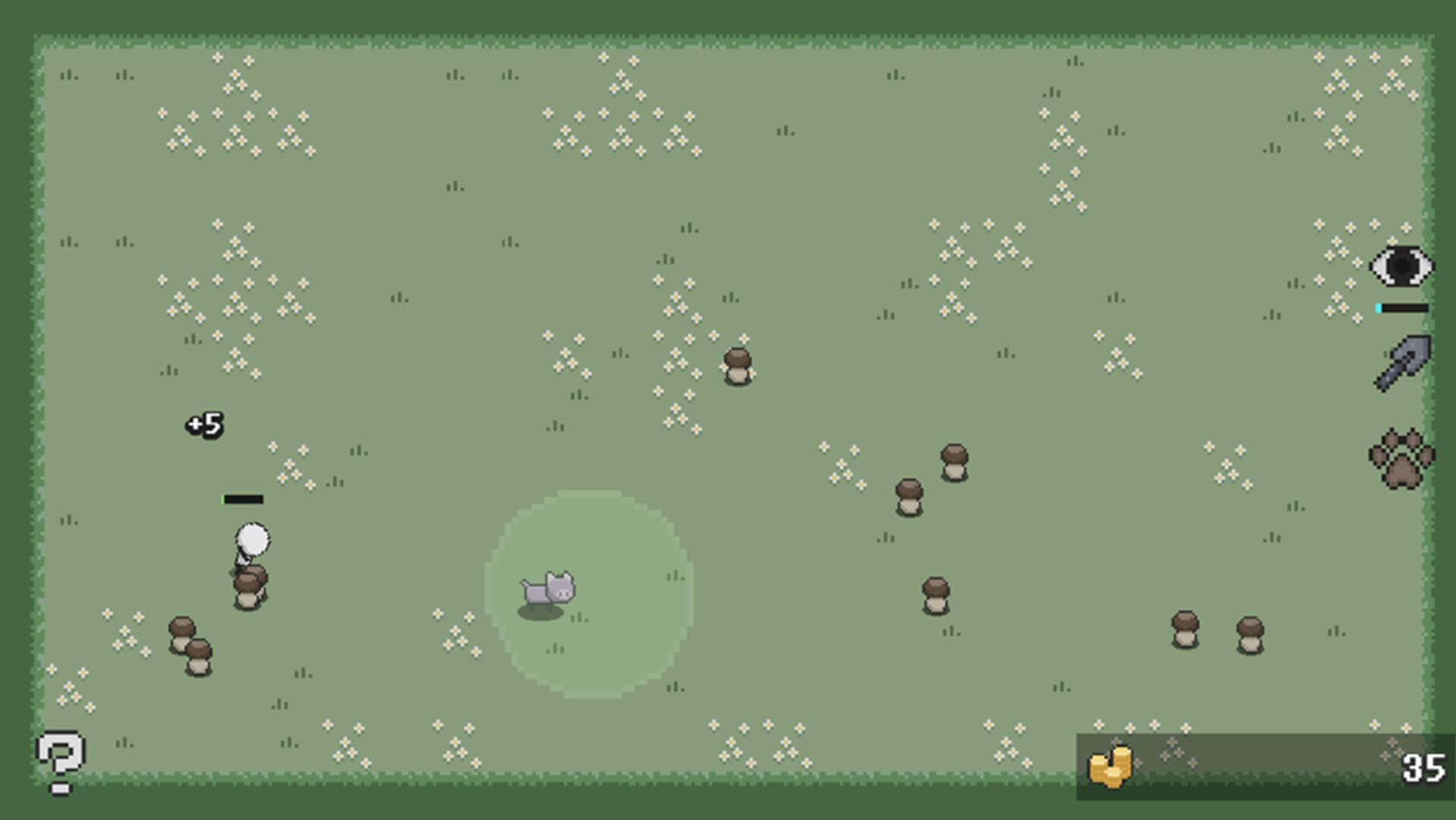Image resolution: width=1456 pixels, height=820 pixels.
Task: Select the lone mushroom near the map center
Action: pyautogui.click(x=739, y=366)
